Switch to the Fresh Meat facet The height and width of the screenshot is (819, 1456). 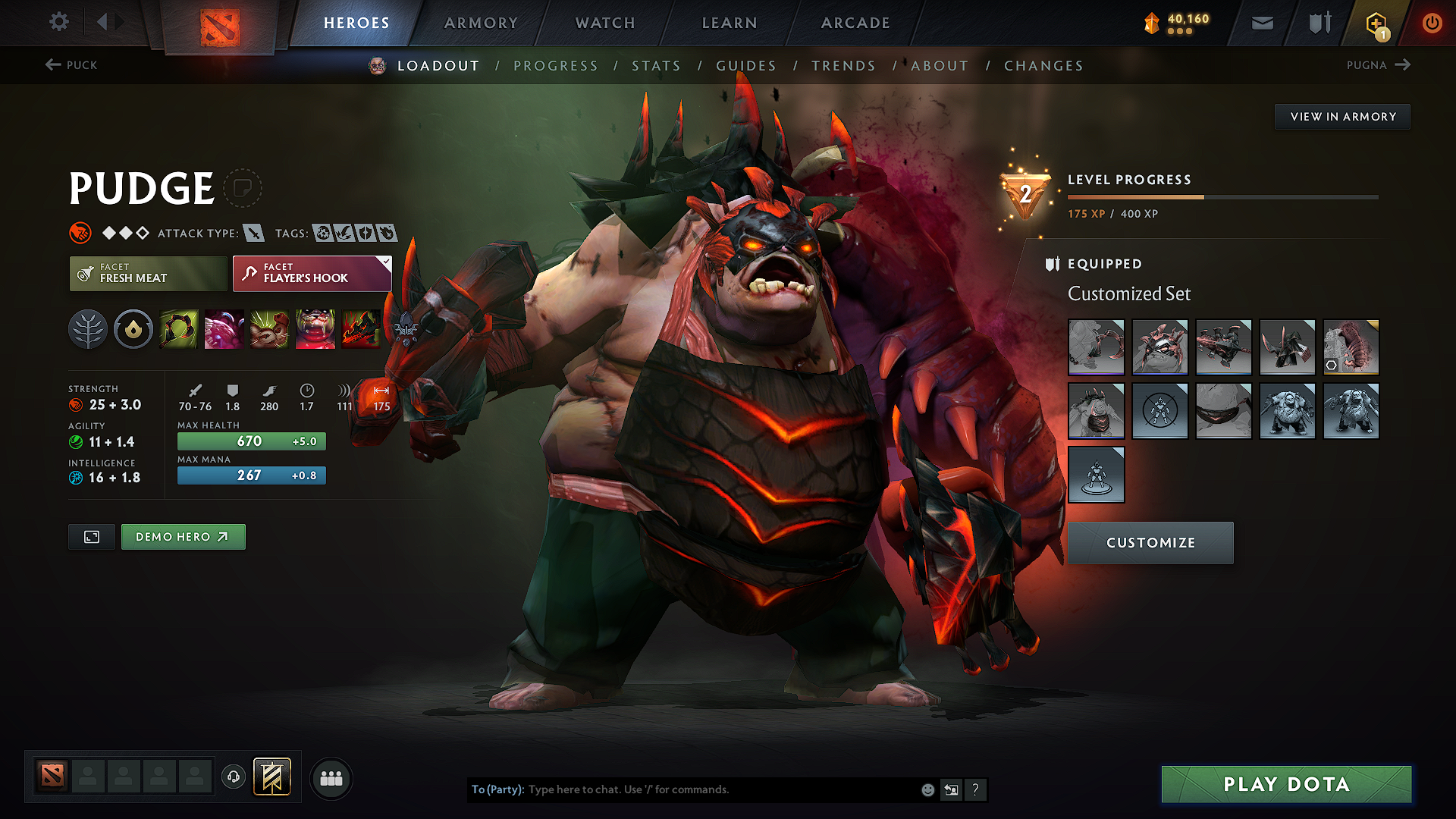coord(147,274)
